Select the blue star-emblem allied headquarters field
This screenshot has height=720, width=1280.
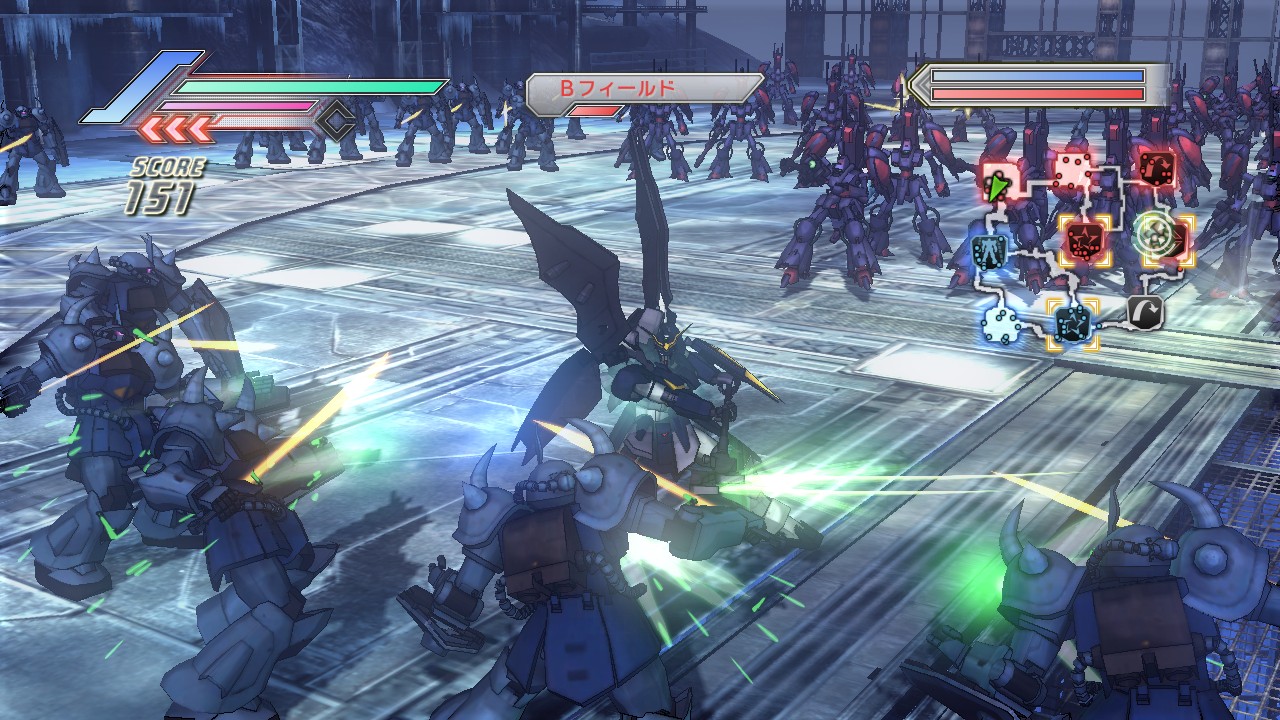tap(1072, 322)
